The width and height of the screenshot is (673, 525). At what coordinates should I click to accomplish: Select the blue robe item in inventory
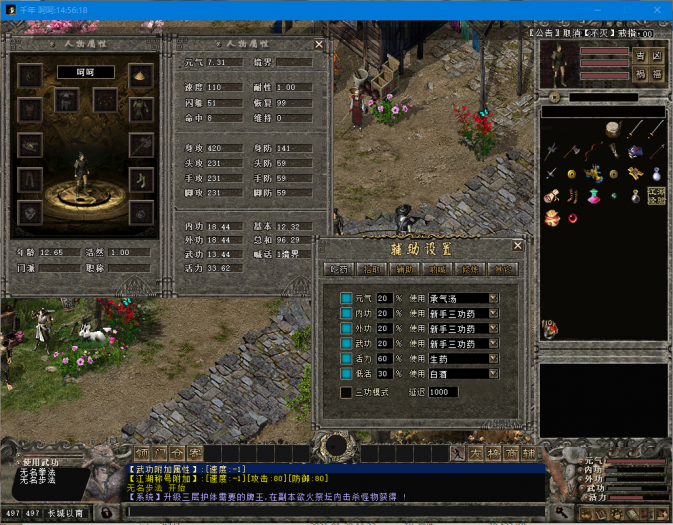(635, 151)
